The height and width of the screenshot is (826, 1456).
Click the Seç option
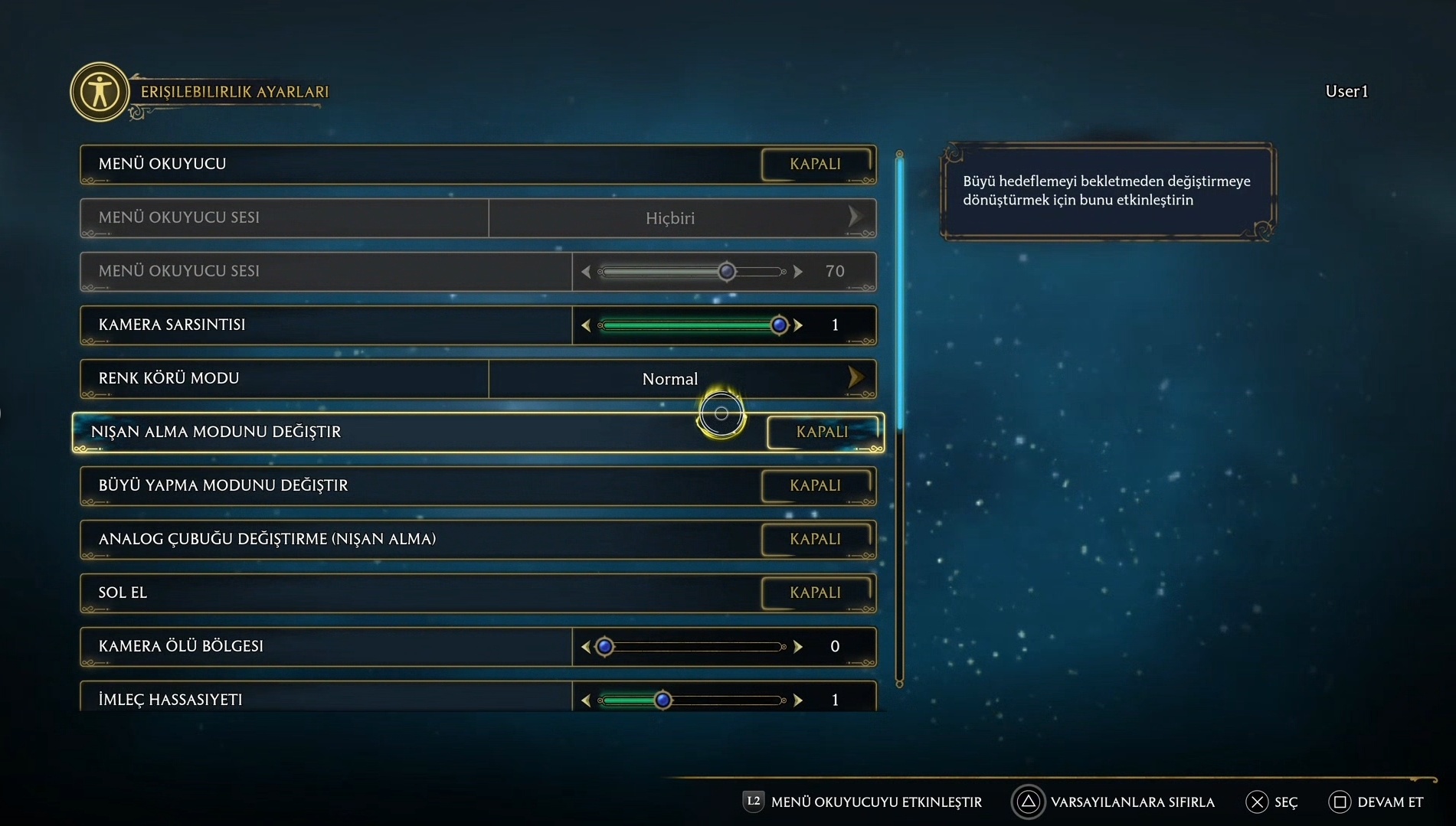tap(1272, 802)
